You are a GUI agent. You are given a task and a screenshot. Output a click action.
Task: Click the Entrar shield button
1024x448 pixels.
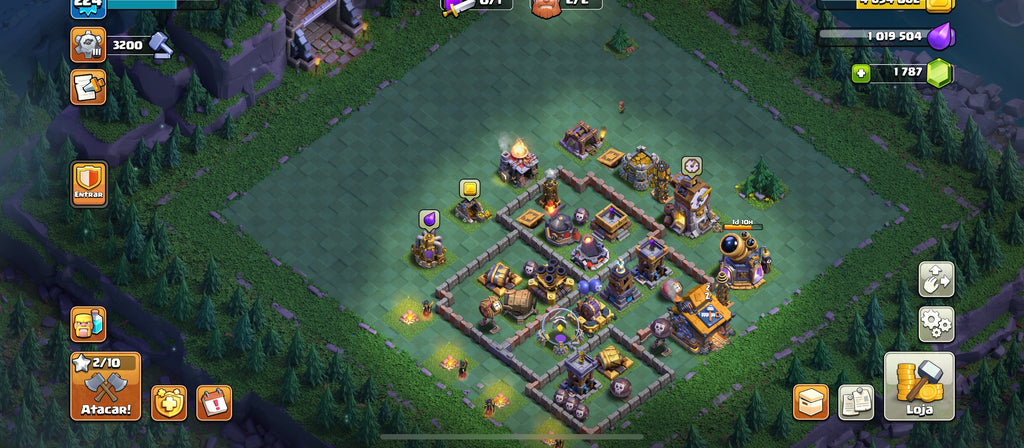tap(89, 184)
